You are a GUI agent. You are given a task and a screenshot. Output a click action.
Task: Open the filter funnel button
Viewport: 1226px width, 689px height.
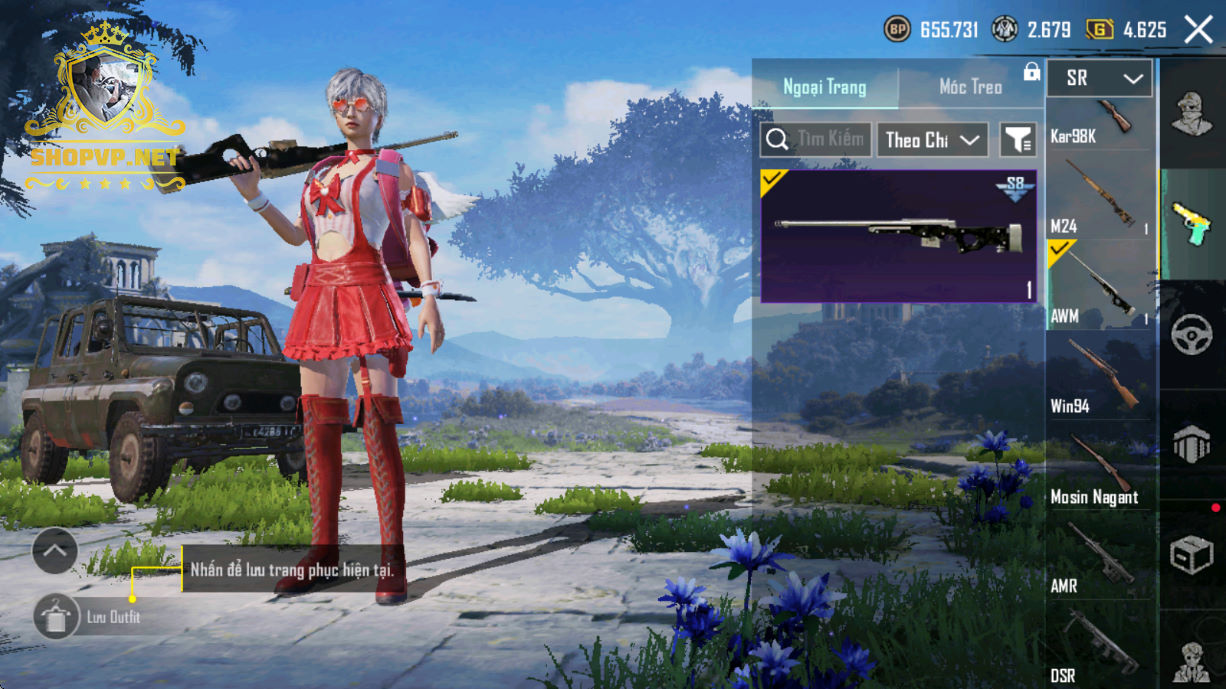[x=1018, y=140]
